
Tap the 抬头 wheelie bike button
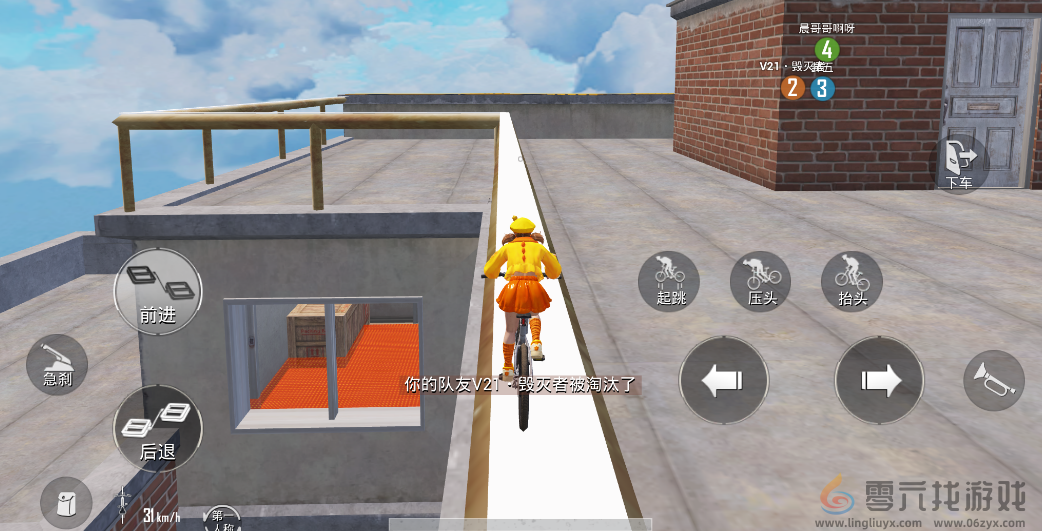click(x=852, y=279)
